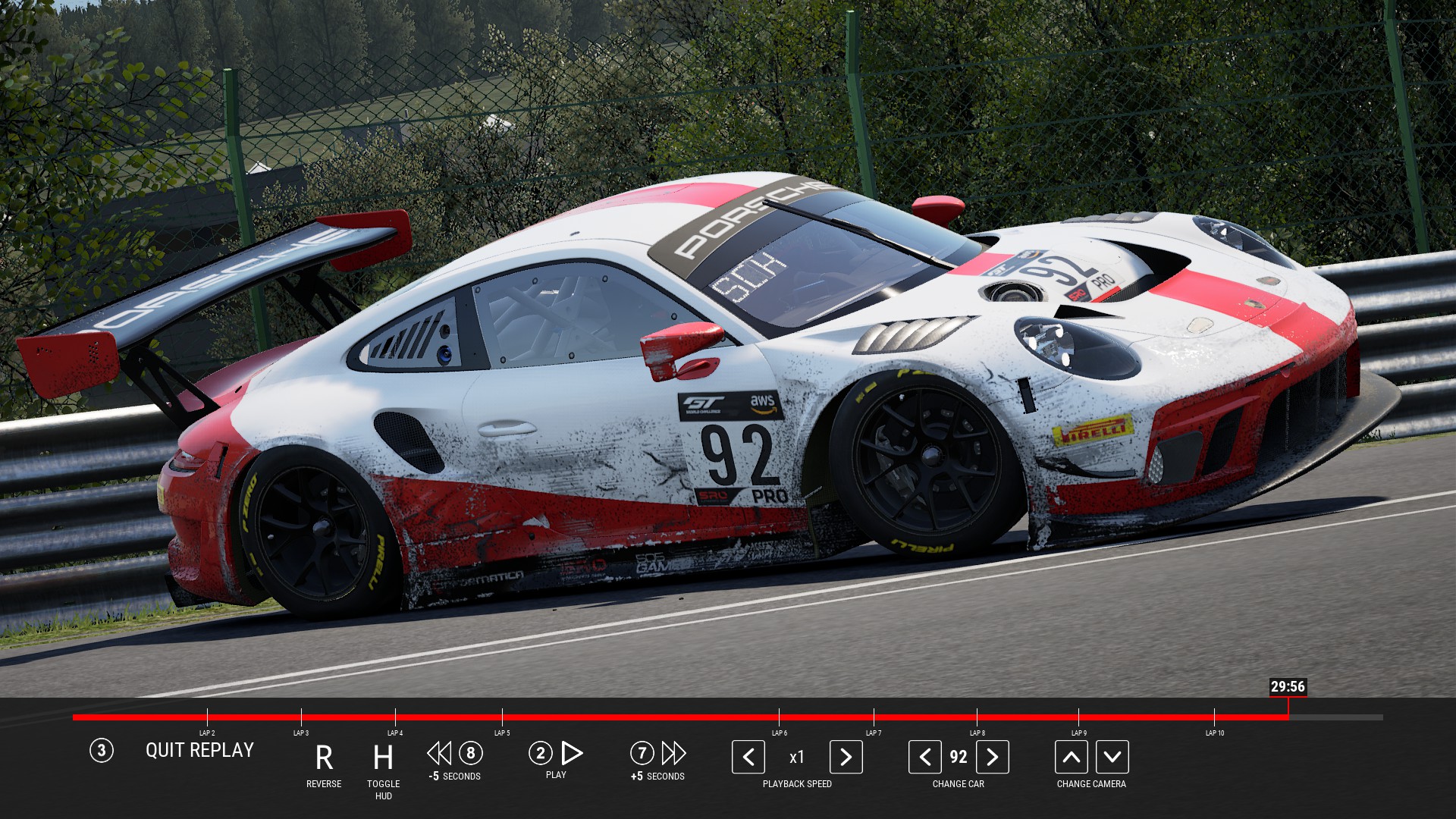Increase the playback speed
Screen dimensions: 1456x819
point(846,757)
